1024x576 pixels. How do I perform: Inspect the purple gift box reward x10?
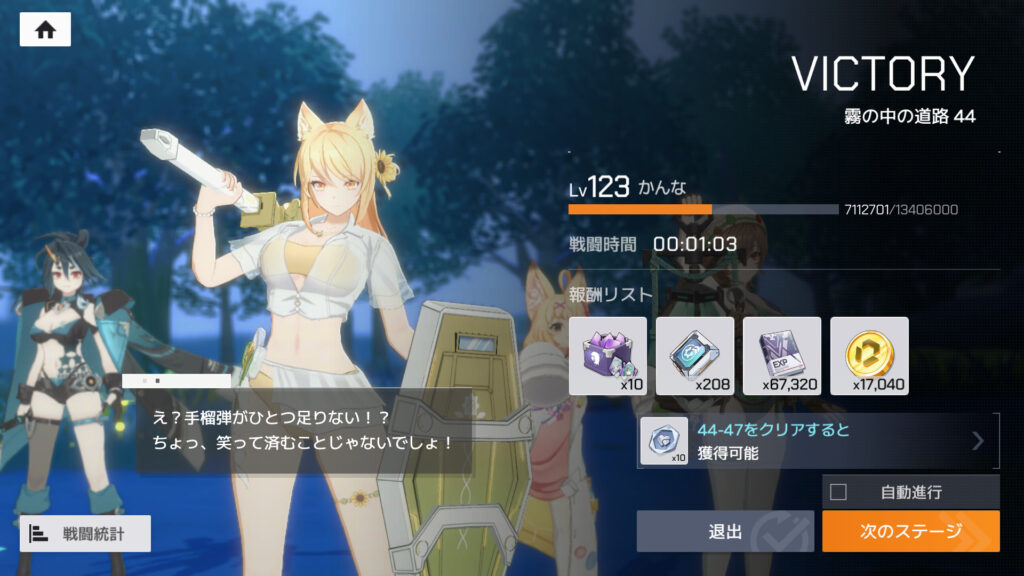click(x=608, y=355)
